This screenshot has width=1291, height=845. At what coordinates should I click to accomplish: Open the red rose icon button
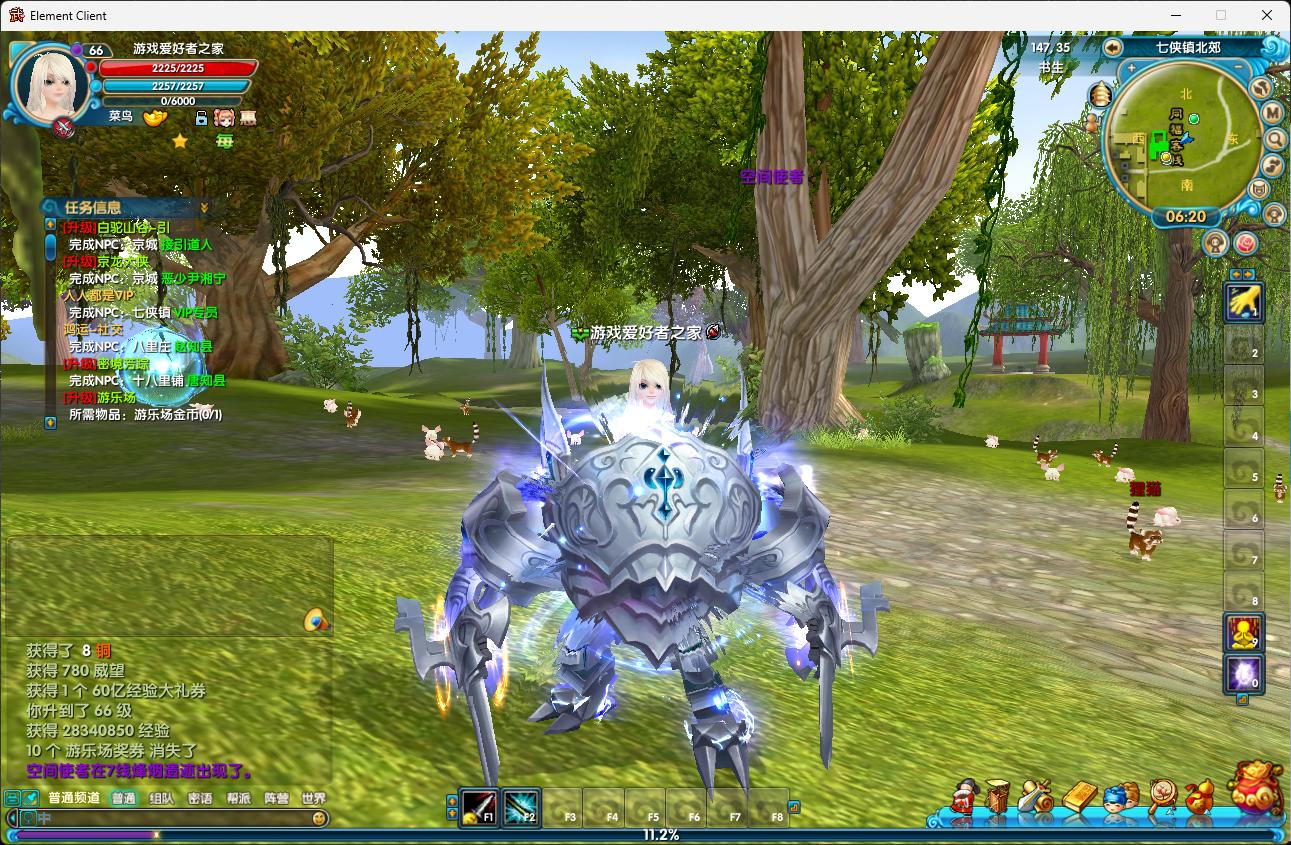1246,243
